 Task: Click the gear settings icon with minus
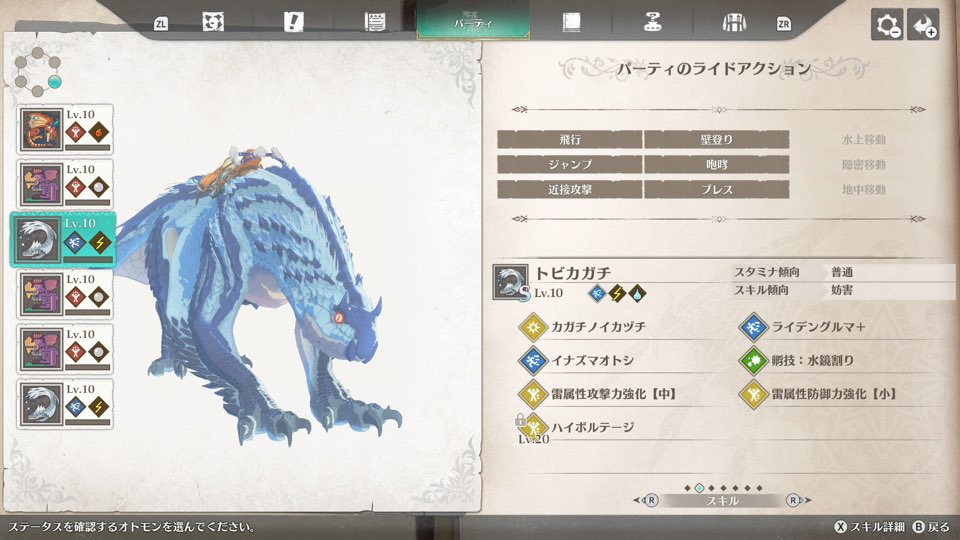pyautogui.click(x=887, y=25)
